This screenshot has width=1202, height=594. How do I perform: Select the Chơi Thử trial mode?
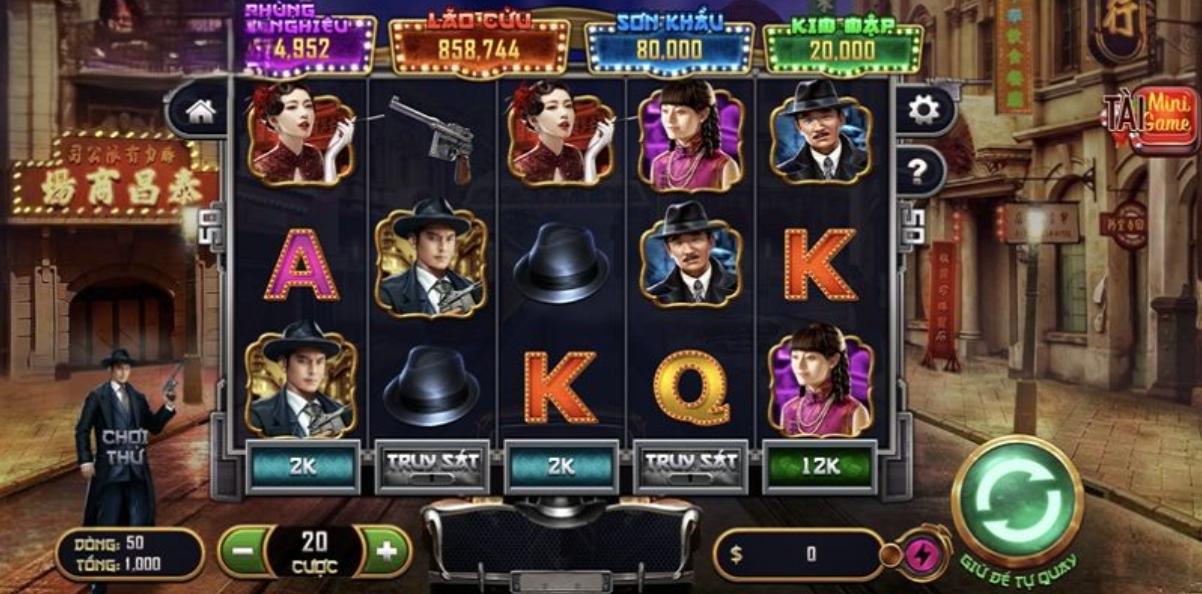point(123,447)
